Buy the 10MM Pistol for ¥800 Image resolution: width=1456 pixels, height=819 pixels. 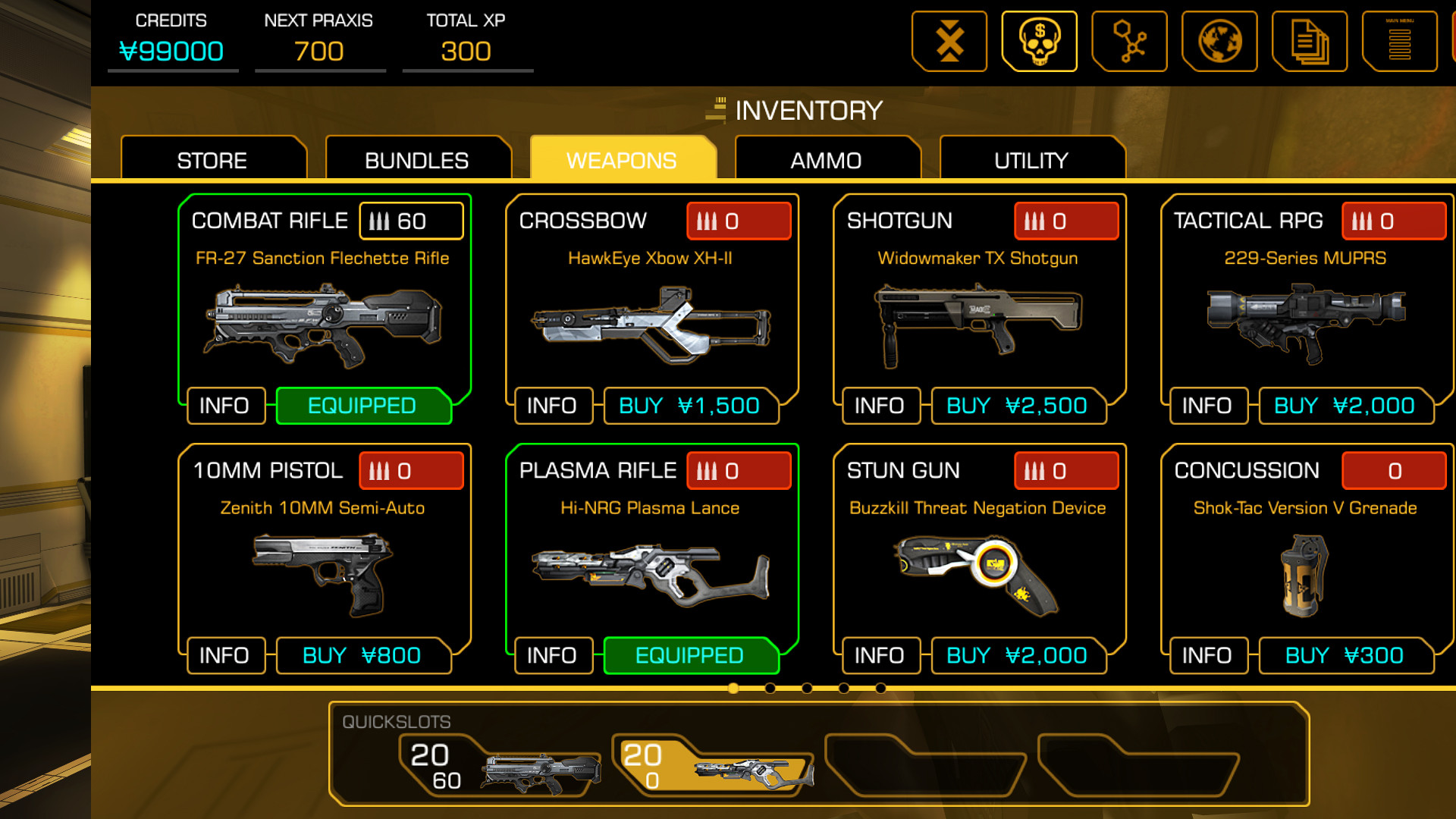pos(361,655)
